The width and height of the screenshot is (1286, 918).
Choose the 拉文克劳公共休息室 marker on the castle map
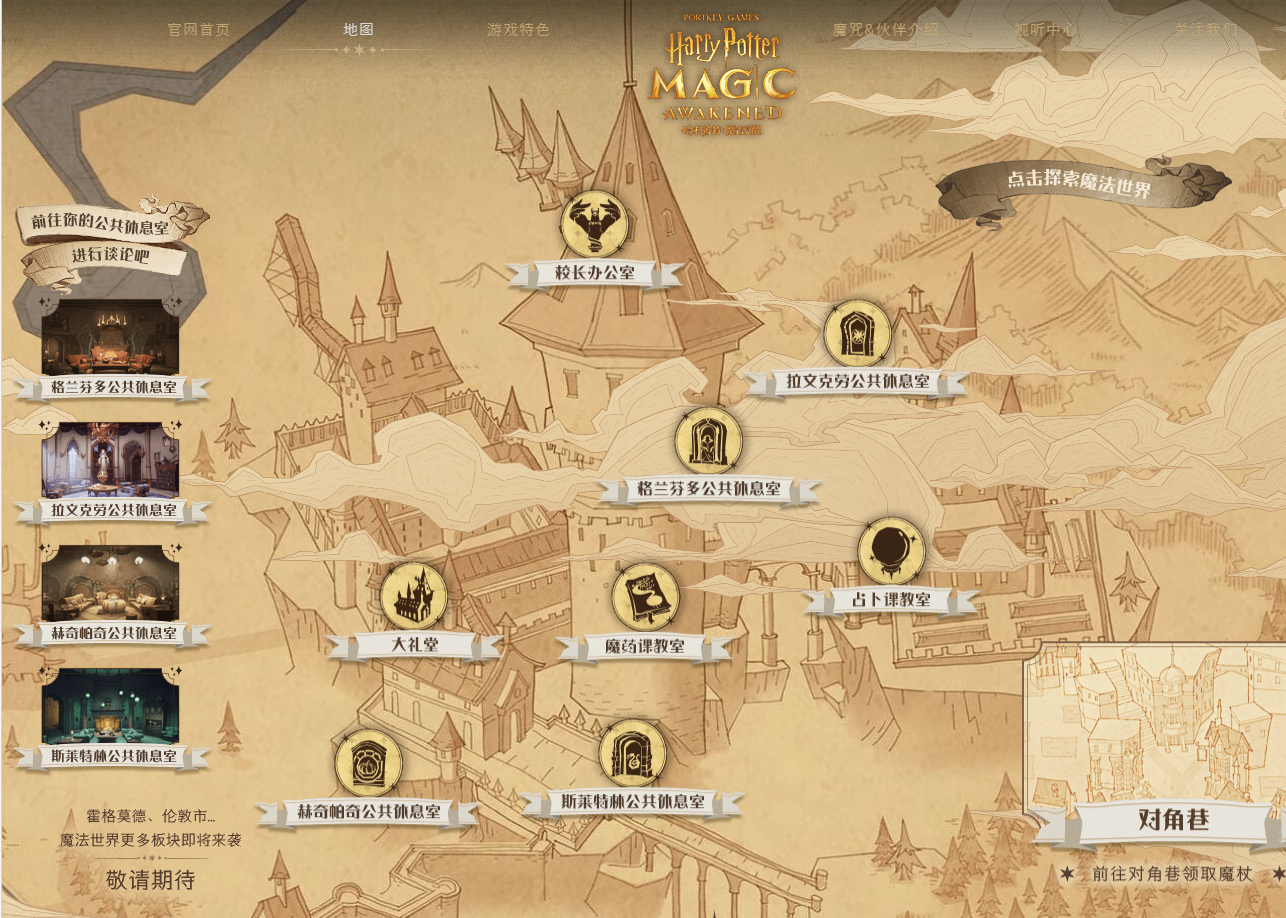(x=857, y=334)
